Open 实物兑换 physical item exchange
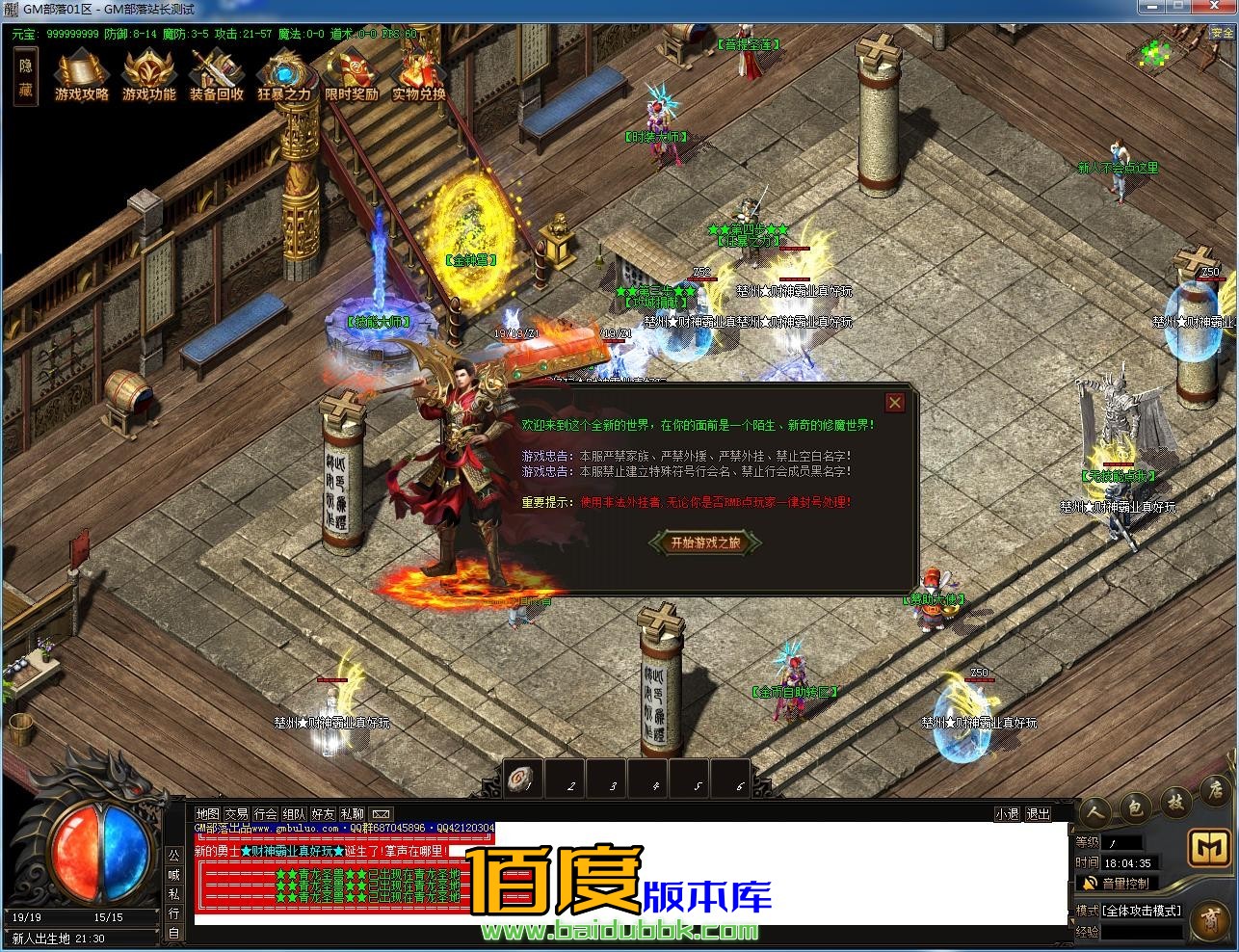The height and width of the screenshot is (952, 1239). [x=419, y=74]
